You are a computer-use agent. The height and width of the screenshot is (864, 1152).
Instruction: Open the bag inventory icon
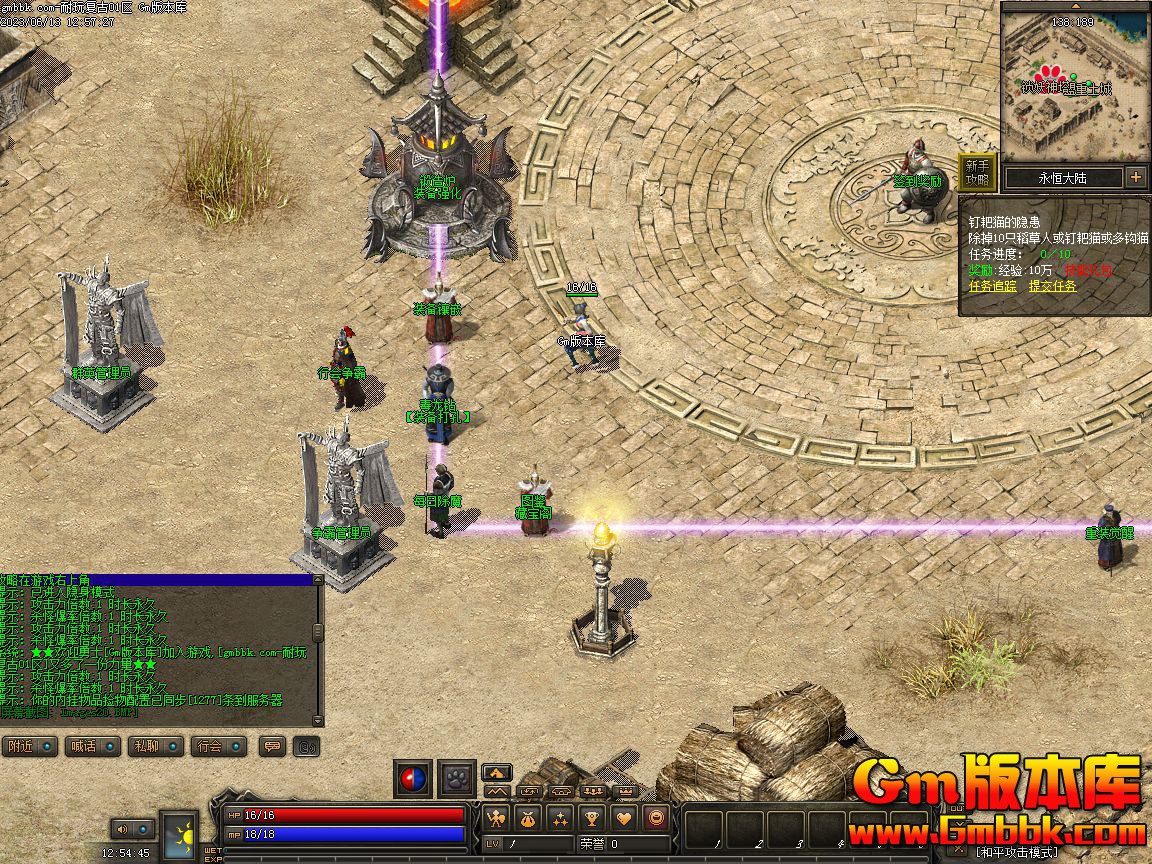pyautogui.click(x=528, y=818)
